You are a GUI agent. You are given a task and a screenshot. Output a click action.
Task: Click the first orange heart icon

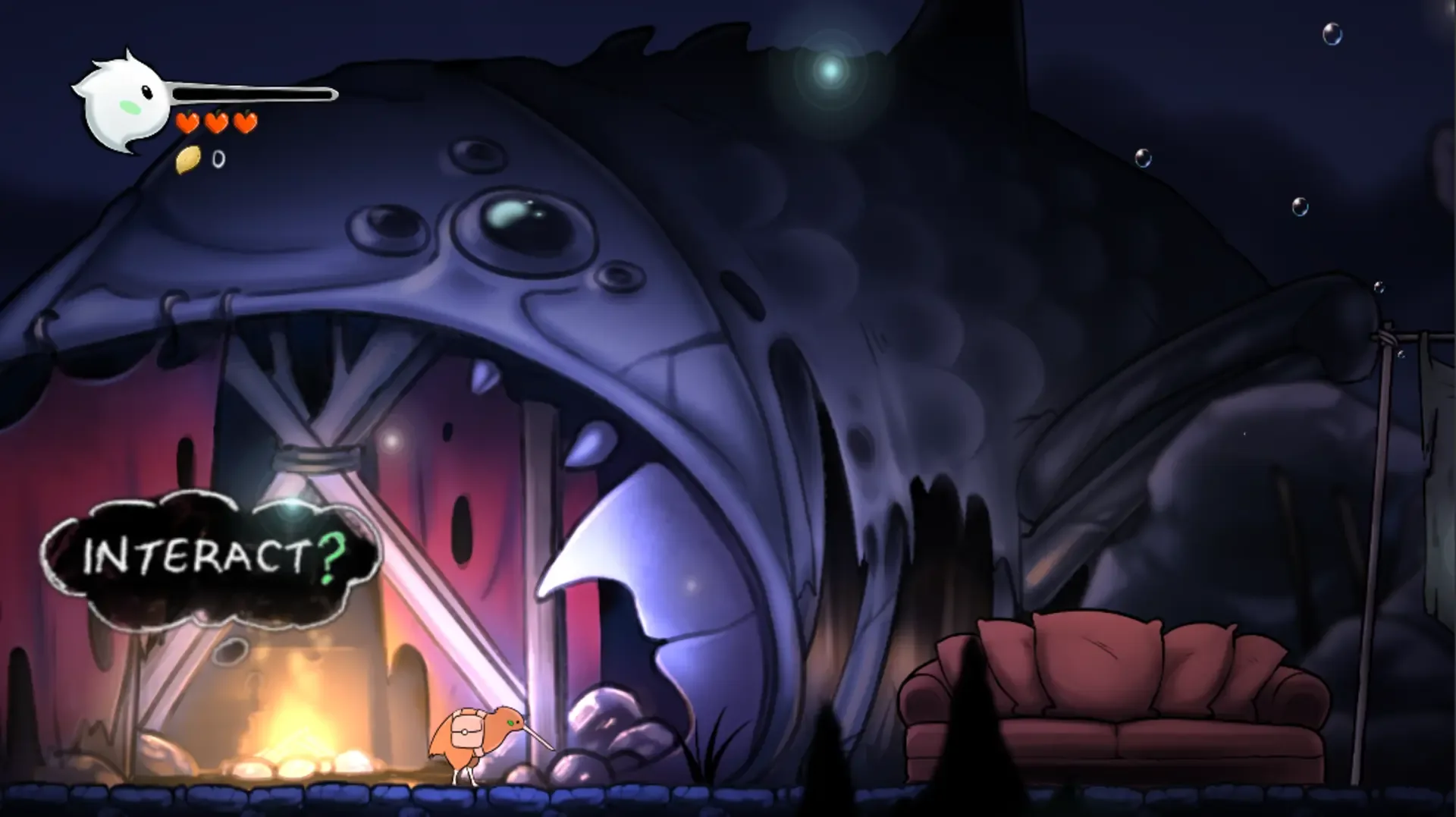[x=186, y=121]
